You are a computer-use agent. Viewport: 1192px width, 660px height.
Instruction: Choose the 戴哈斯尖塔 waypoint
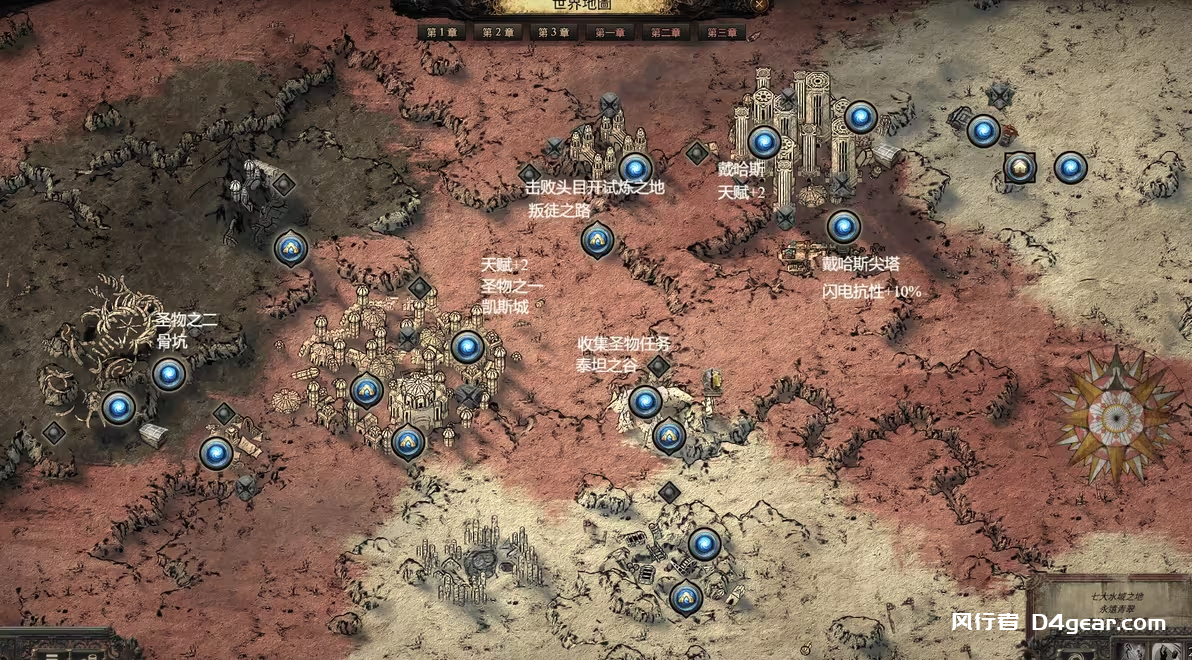[x=843, y=227]
